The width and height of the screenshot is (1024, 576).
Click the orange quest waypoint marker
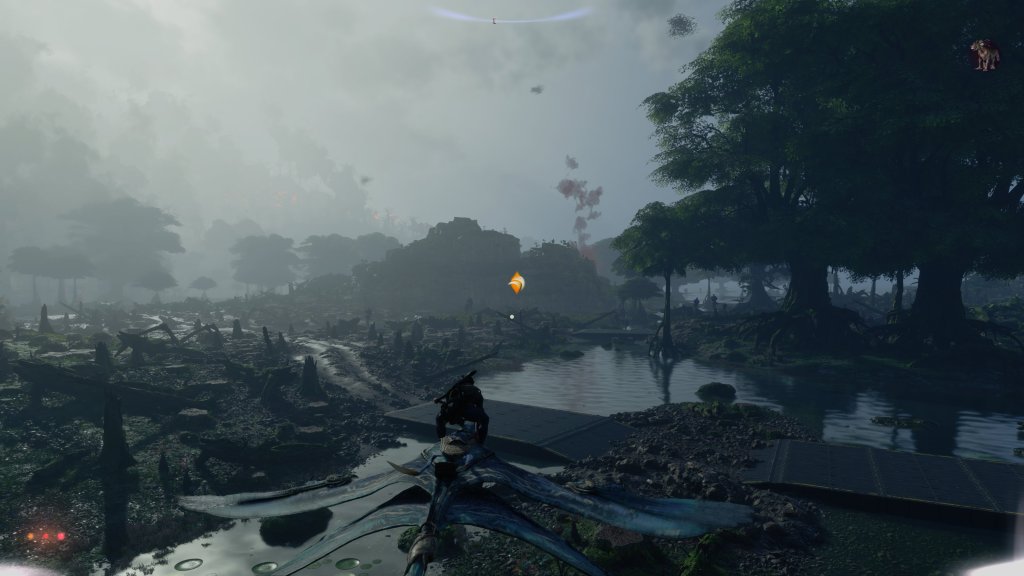516,284
